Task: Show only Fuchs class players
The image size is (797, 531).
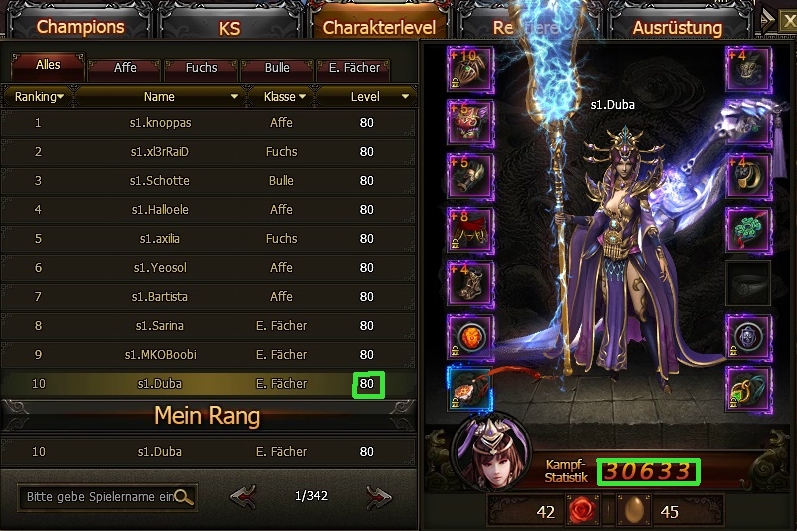Action: click(201, 68)
